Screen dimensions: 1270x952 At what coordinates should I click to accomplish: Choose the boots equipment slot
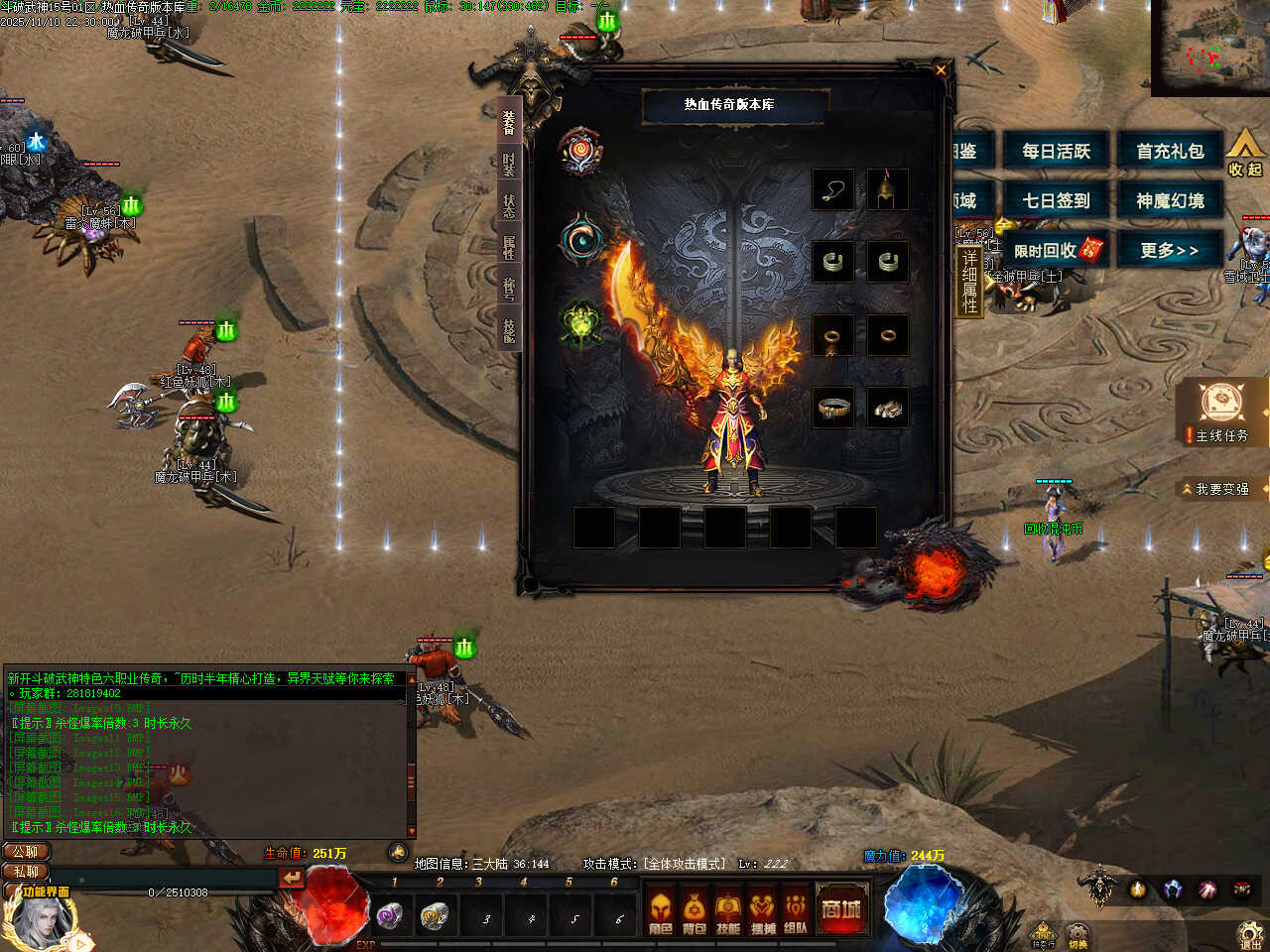[887, 407]
